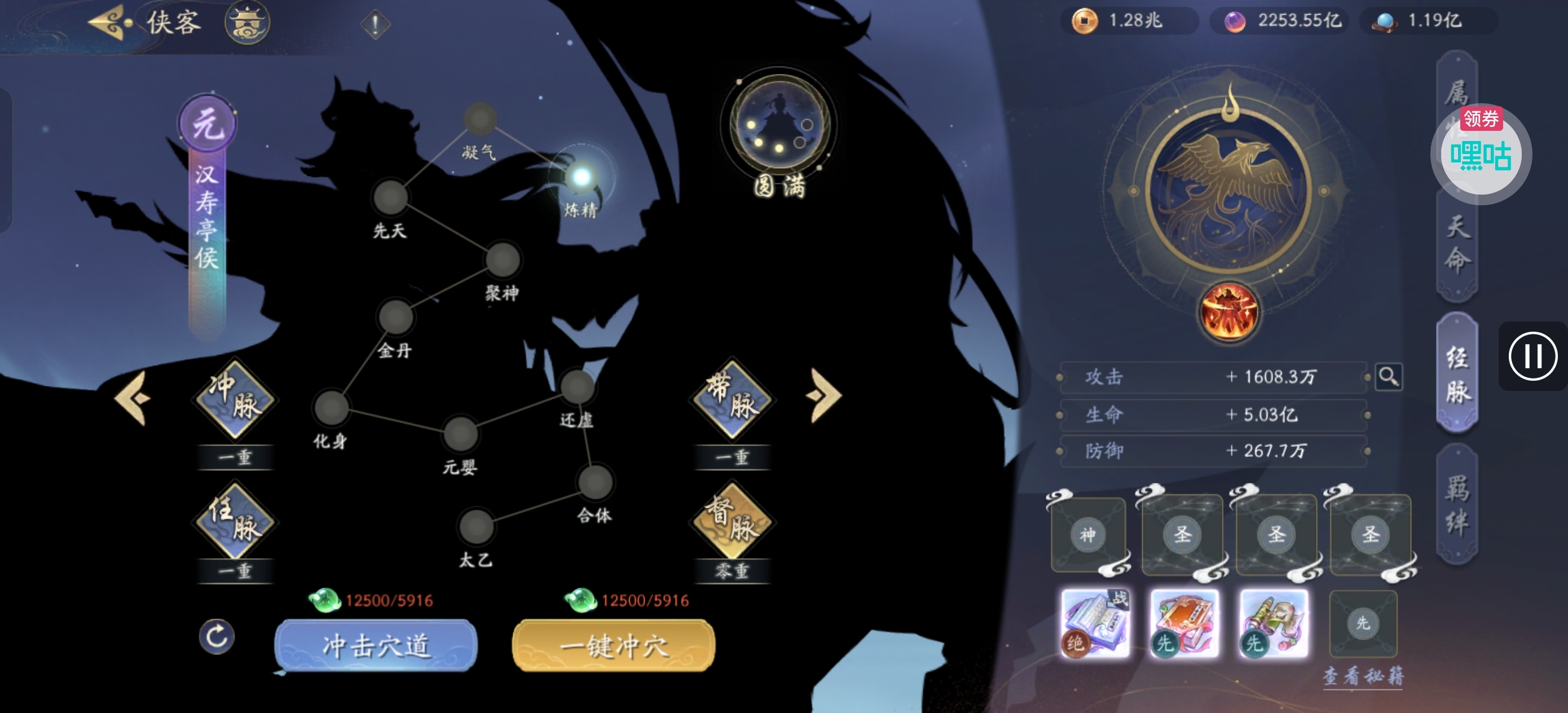Choose the 带脉 meridian diamond
The height and width of the screenshot is (713, 1568).
(x=732, y=399)
